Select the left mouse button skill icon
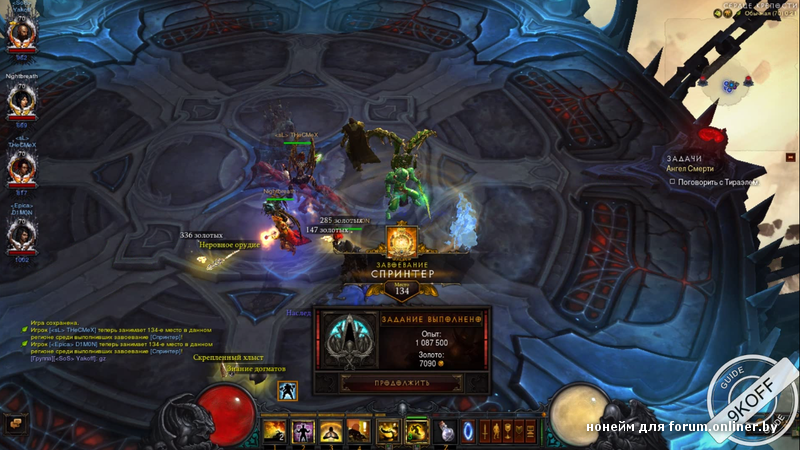 388,431
